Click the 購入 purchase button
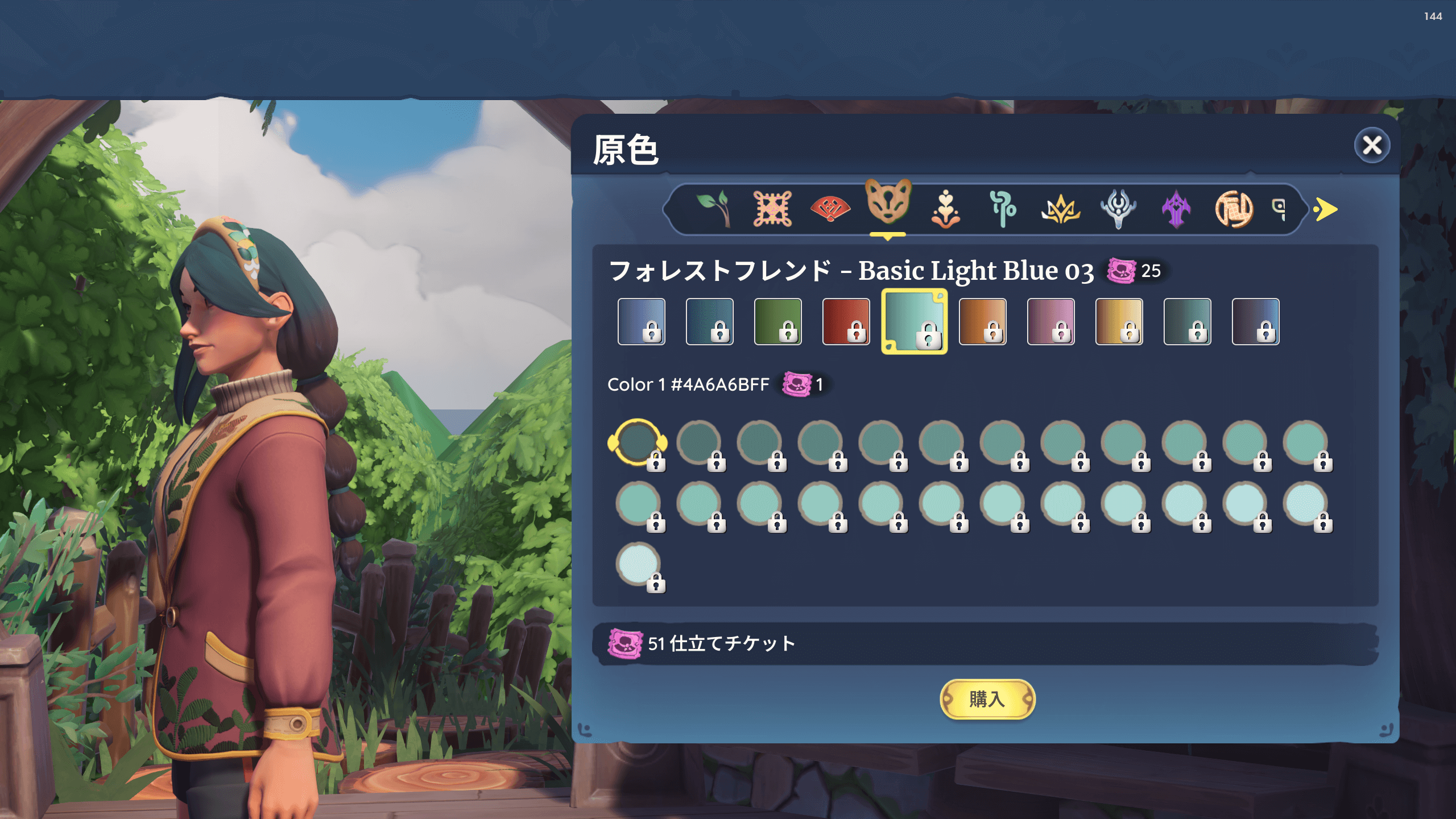Image resolution: width=1456 pixels, height=819 pixels. 987,699
